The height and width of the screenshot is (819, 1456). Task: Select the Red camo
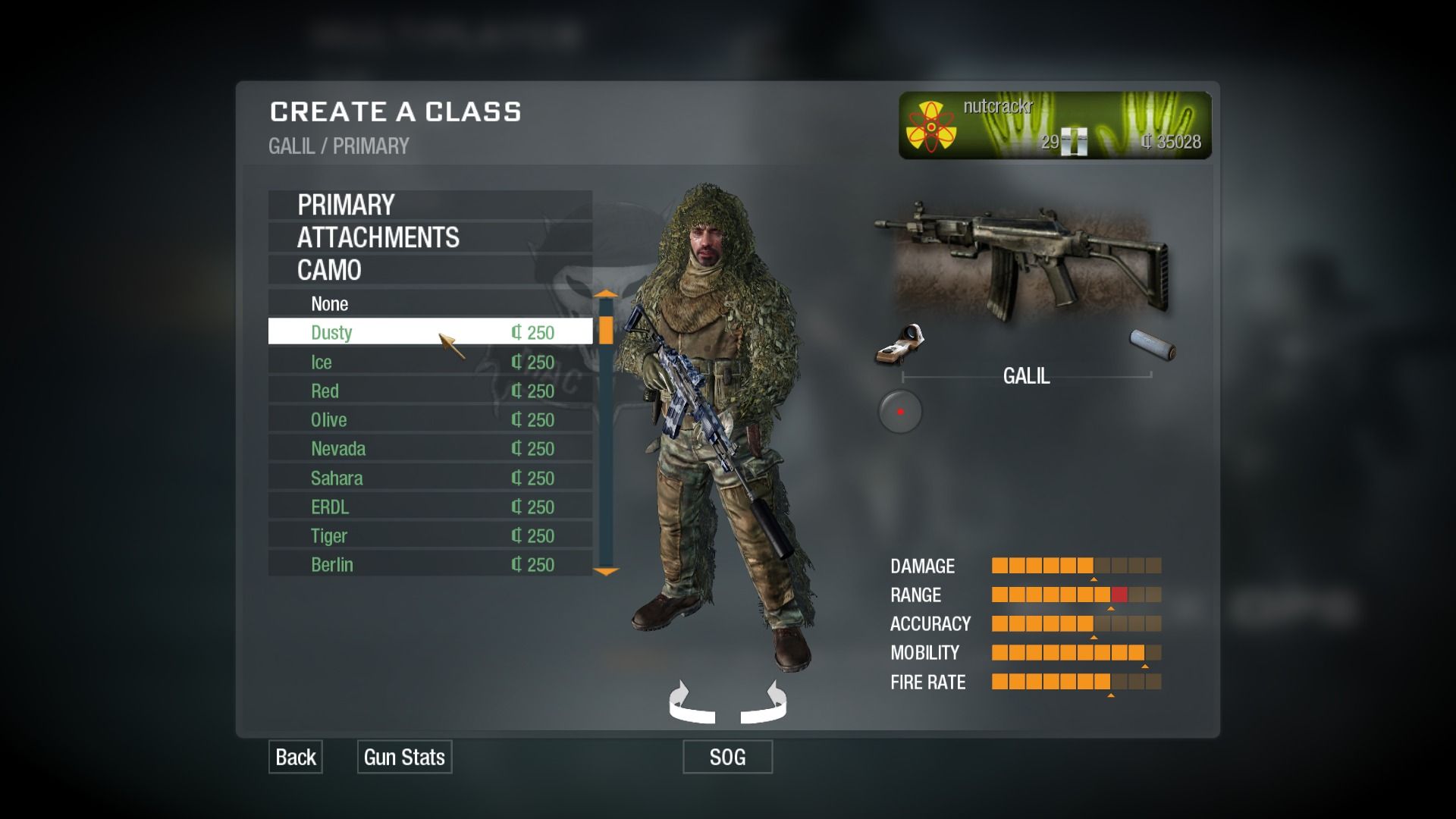click(x=429, y=391)
